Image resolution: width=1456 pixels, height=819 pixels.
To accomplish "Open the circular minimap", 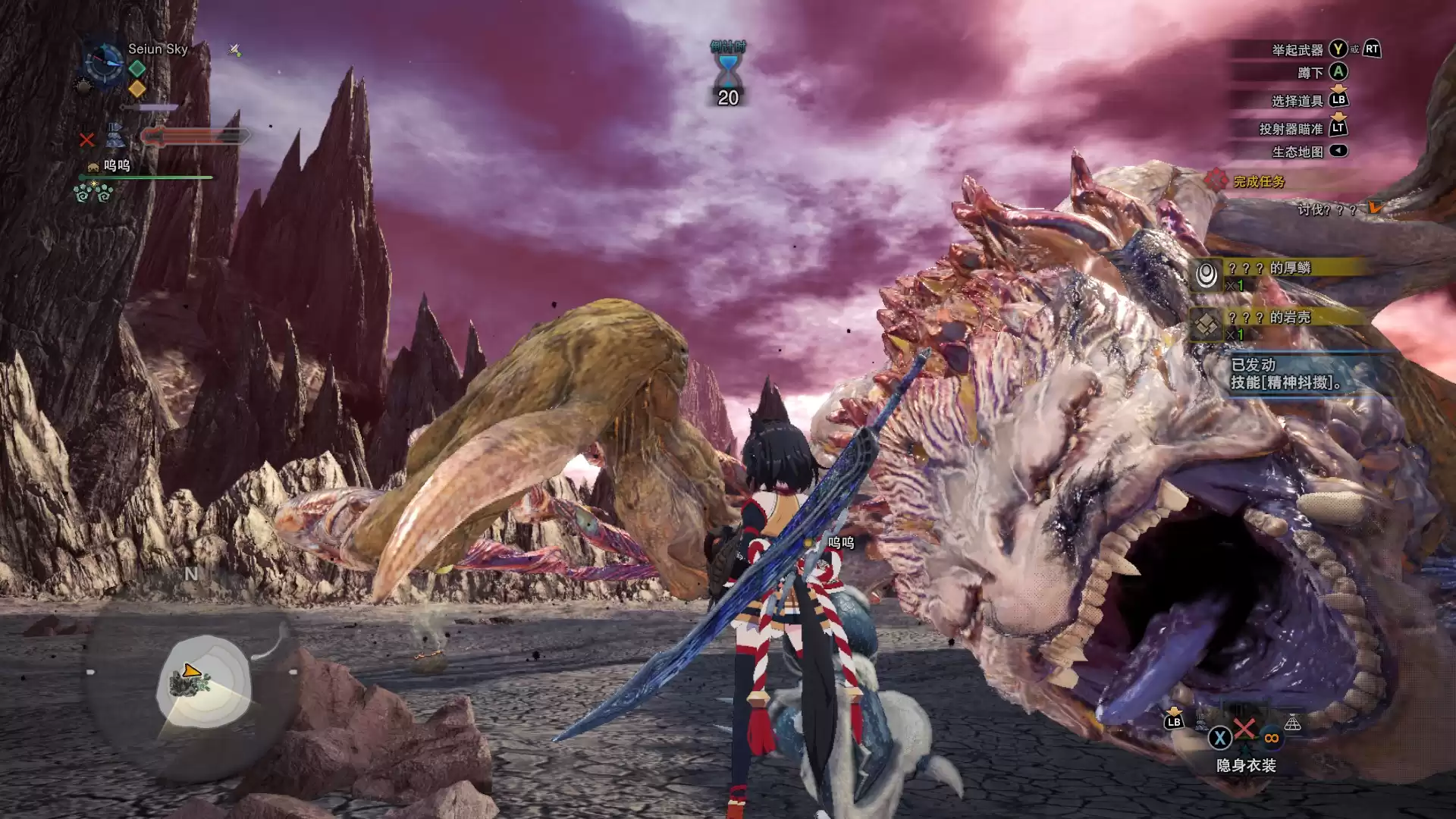I will [x=203, y=682].
